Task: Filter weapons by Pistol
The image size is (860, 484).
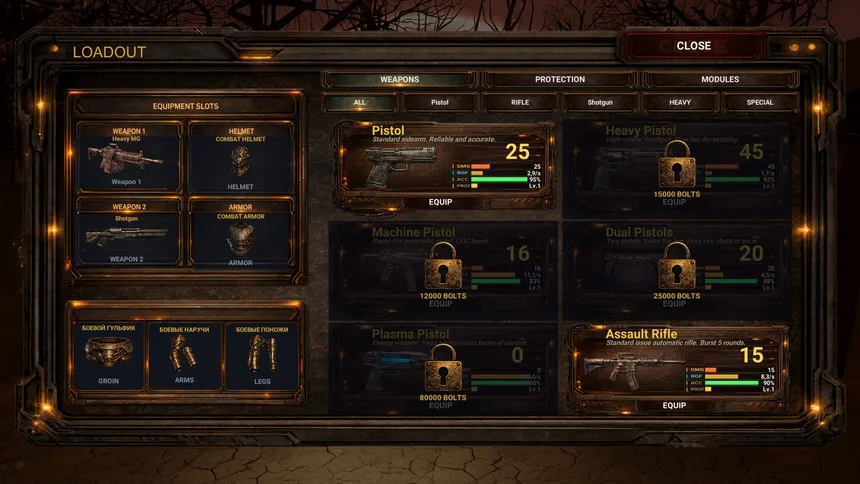Action: [440, 102]
